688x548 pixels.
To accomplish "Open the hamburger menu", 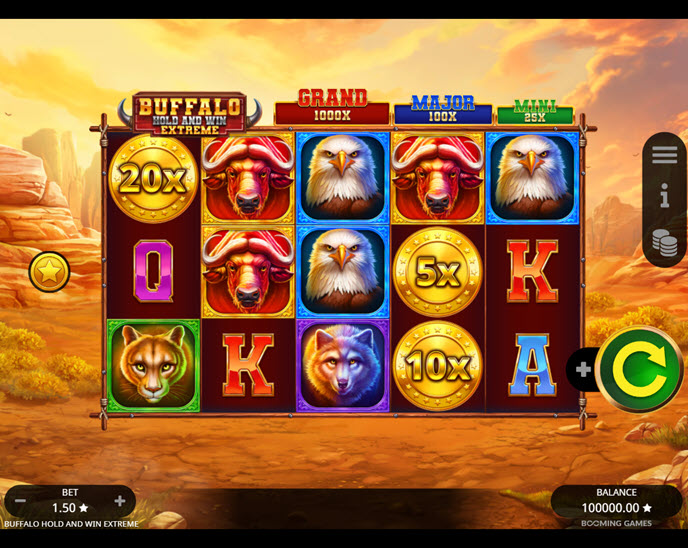I will point(664,155).
